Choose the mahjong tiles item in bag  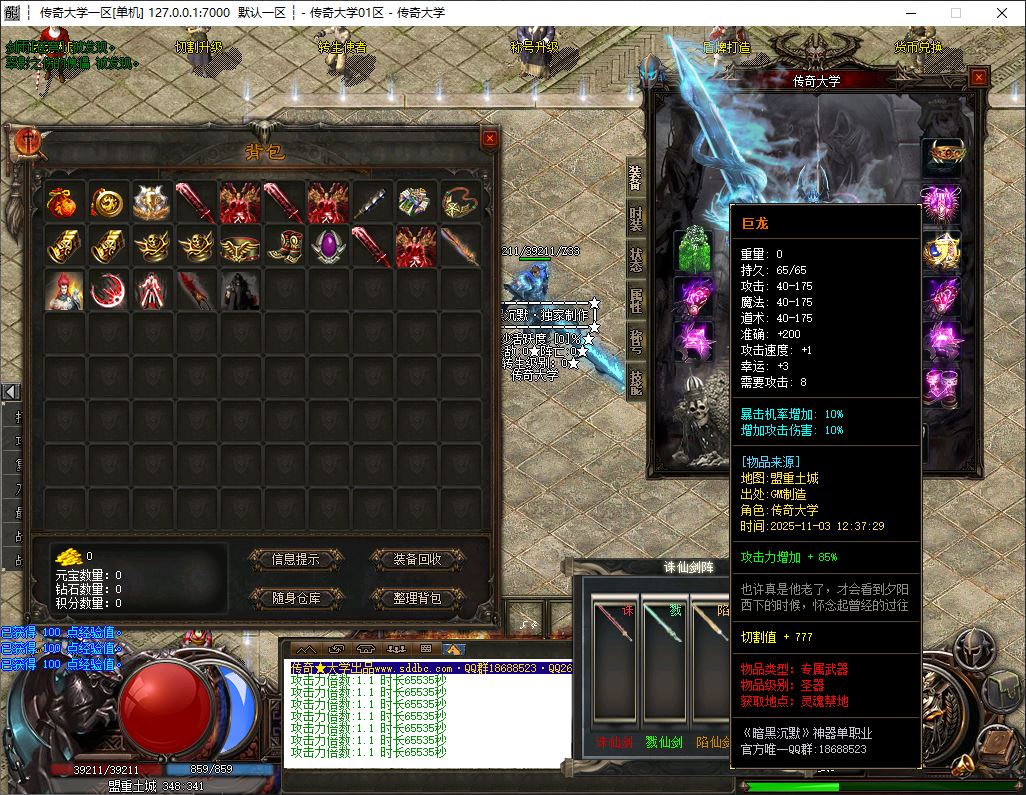[x=417, y=201]
